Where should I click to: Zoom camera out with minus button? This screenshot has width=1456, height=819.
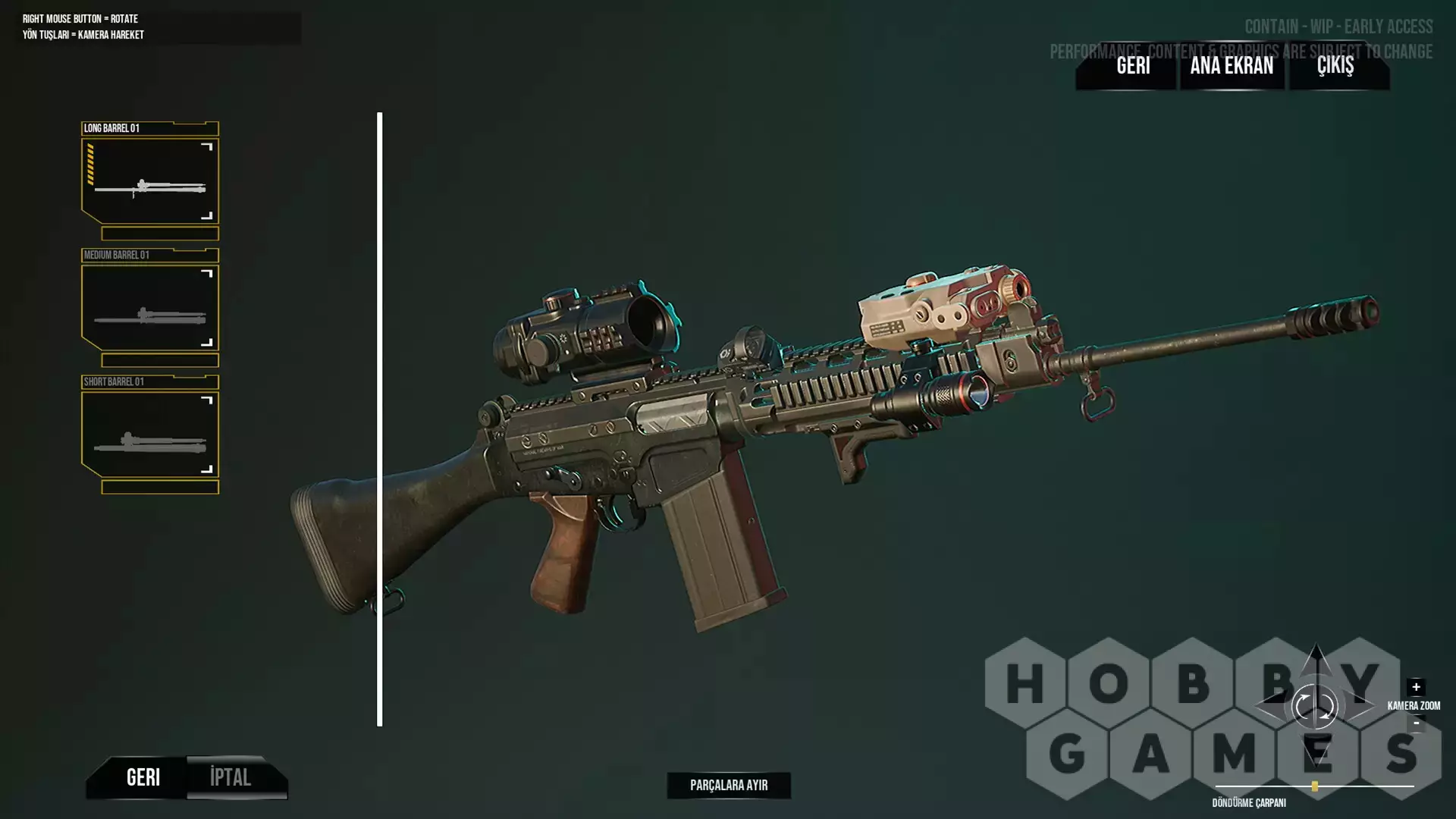pyautogui.click(x=1416, y=723)
